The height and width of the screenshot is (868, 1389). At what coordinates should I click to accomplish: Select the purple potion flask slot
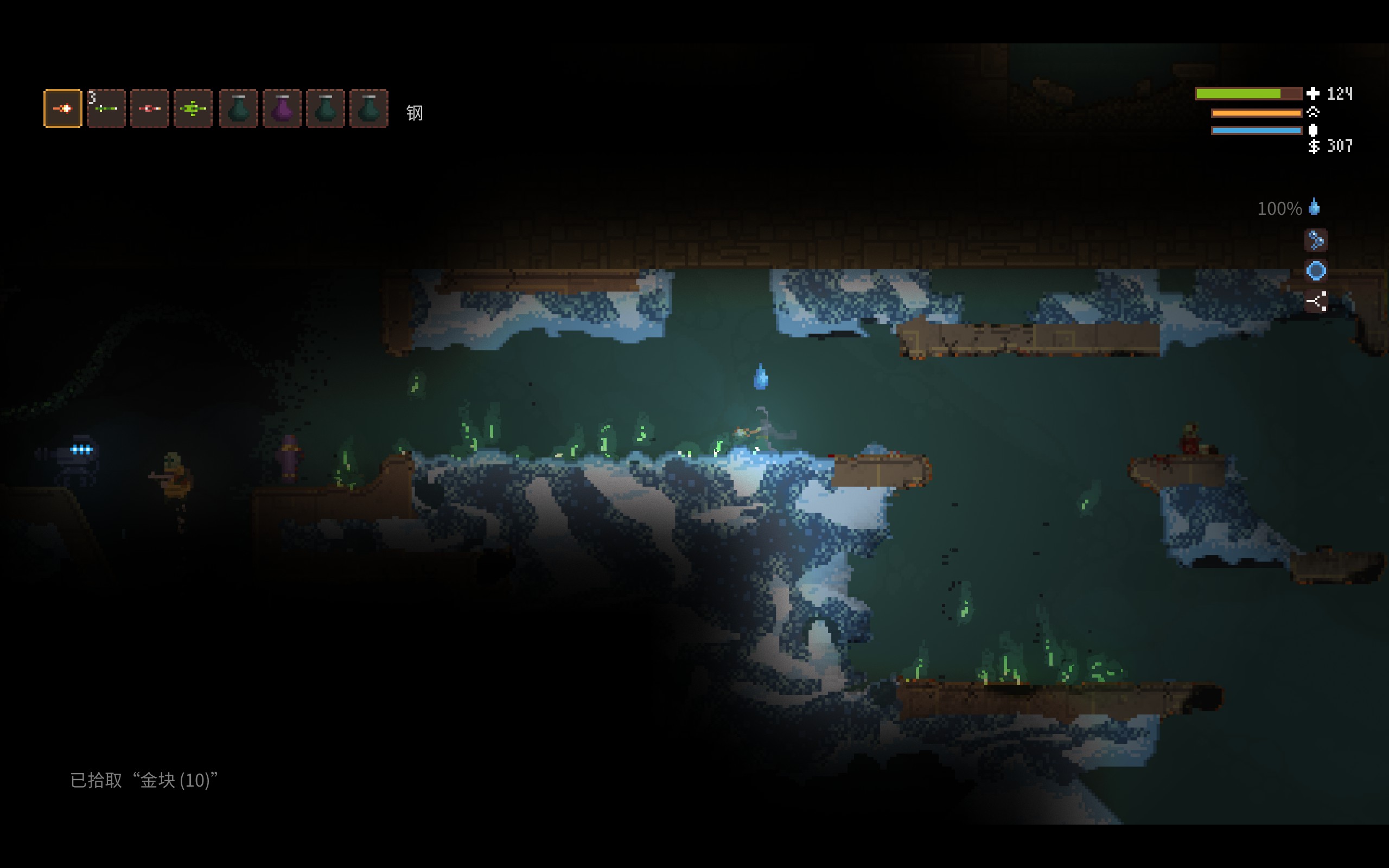point(282,108)
